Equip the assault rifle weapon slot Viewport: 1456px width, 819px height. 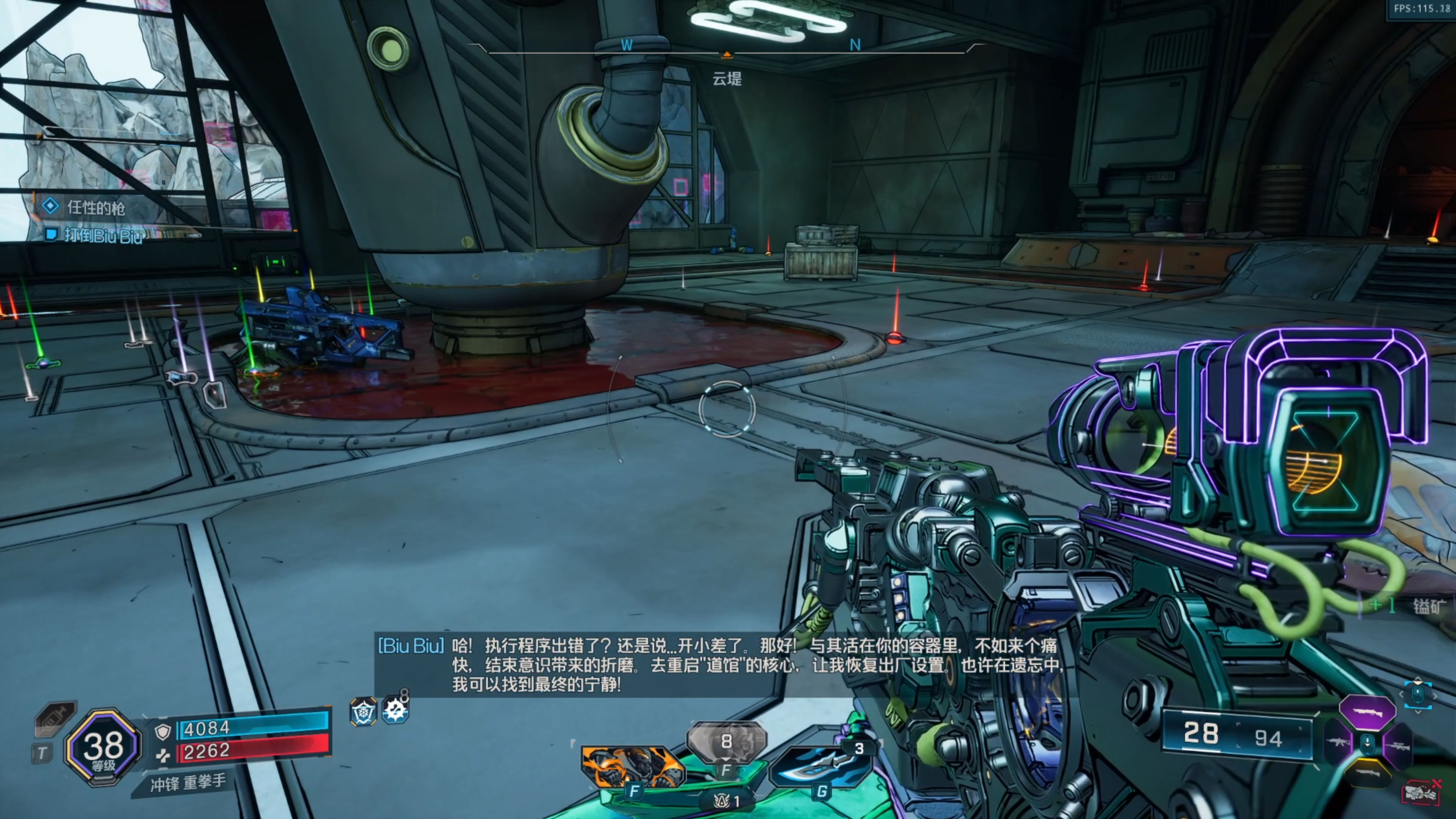[x=1338, y=742]
